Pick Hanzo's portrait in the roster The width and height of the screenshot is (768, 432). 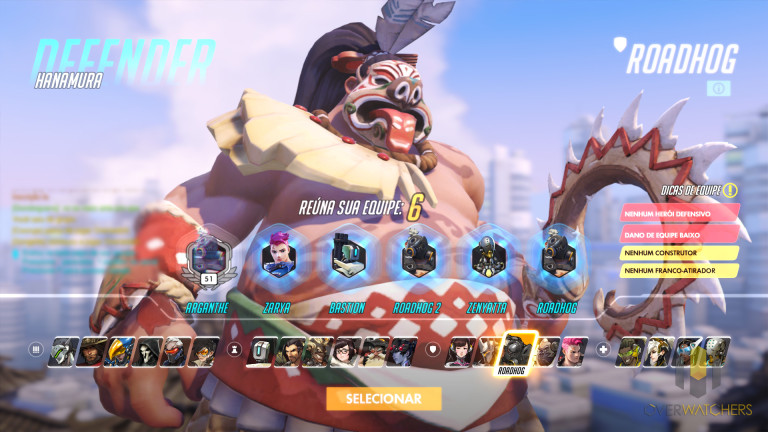(290, 351)
